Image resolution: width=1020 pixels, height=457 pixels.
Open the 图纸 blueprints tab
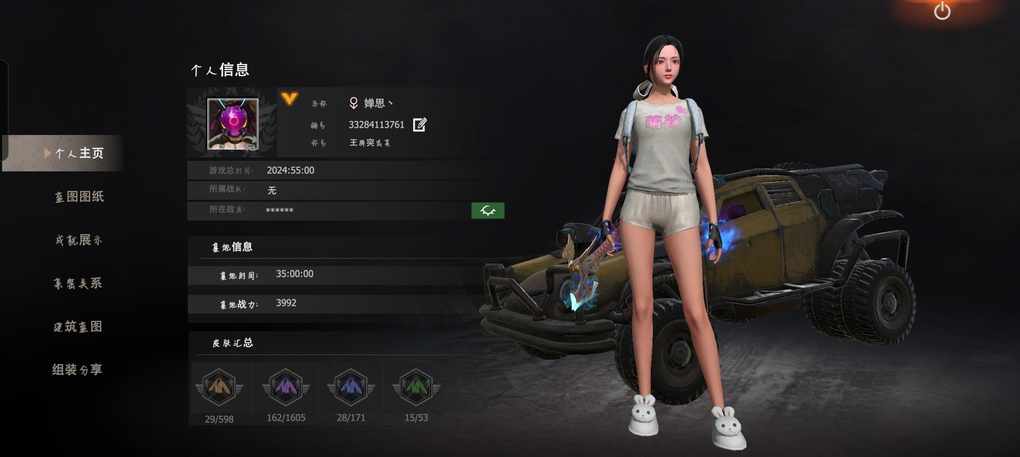tap(78, 196)
